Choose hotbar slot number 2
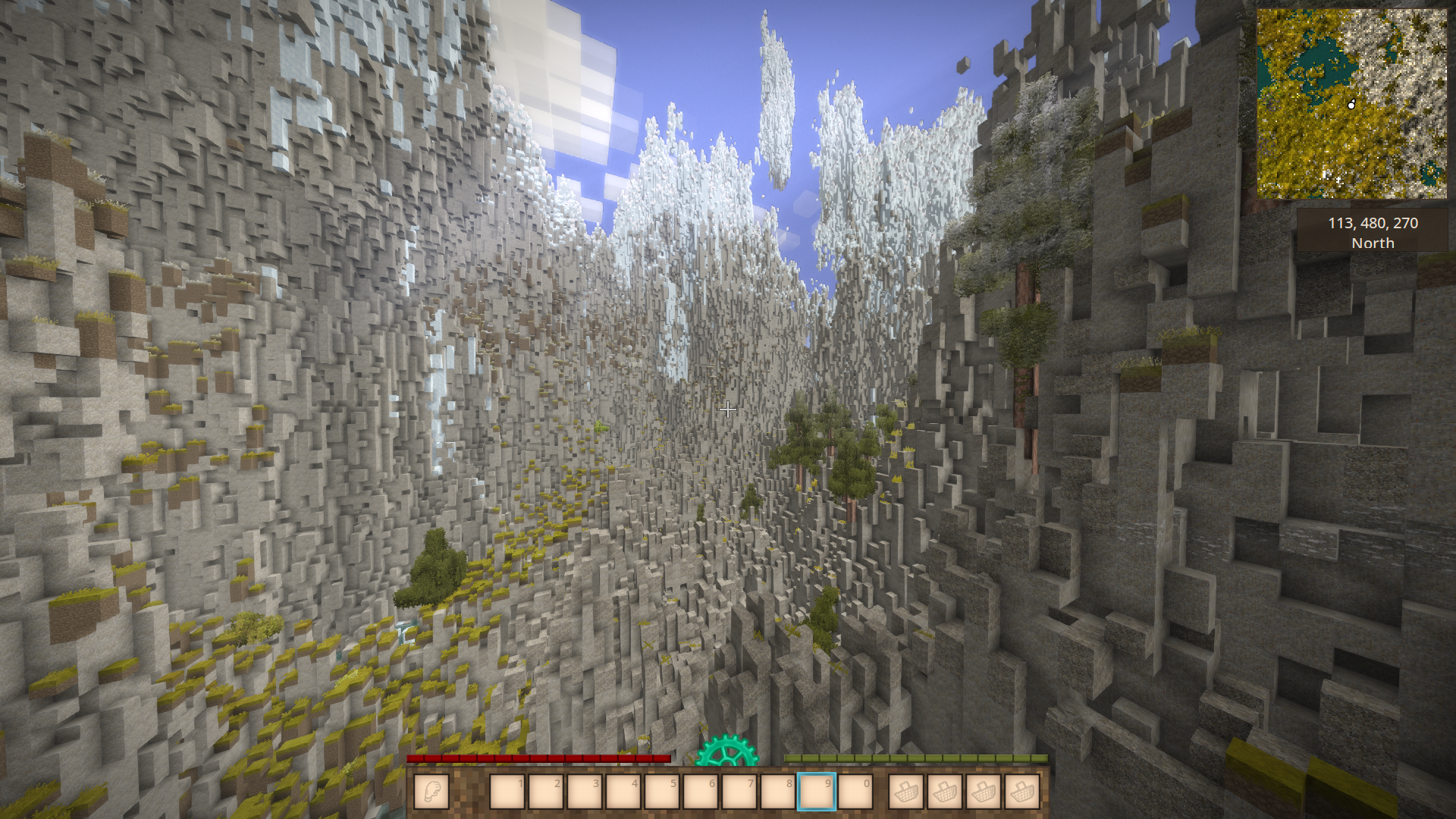This screenshot has width=1456, height=819. coord(546,792)
